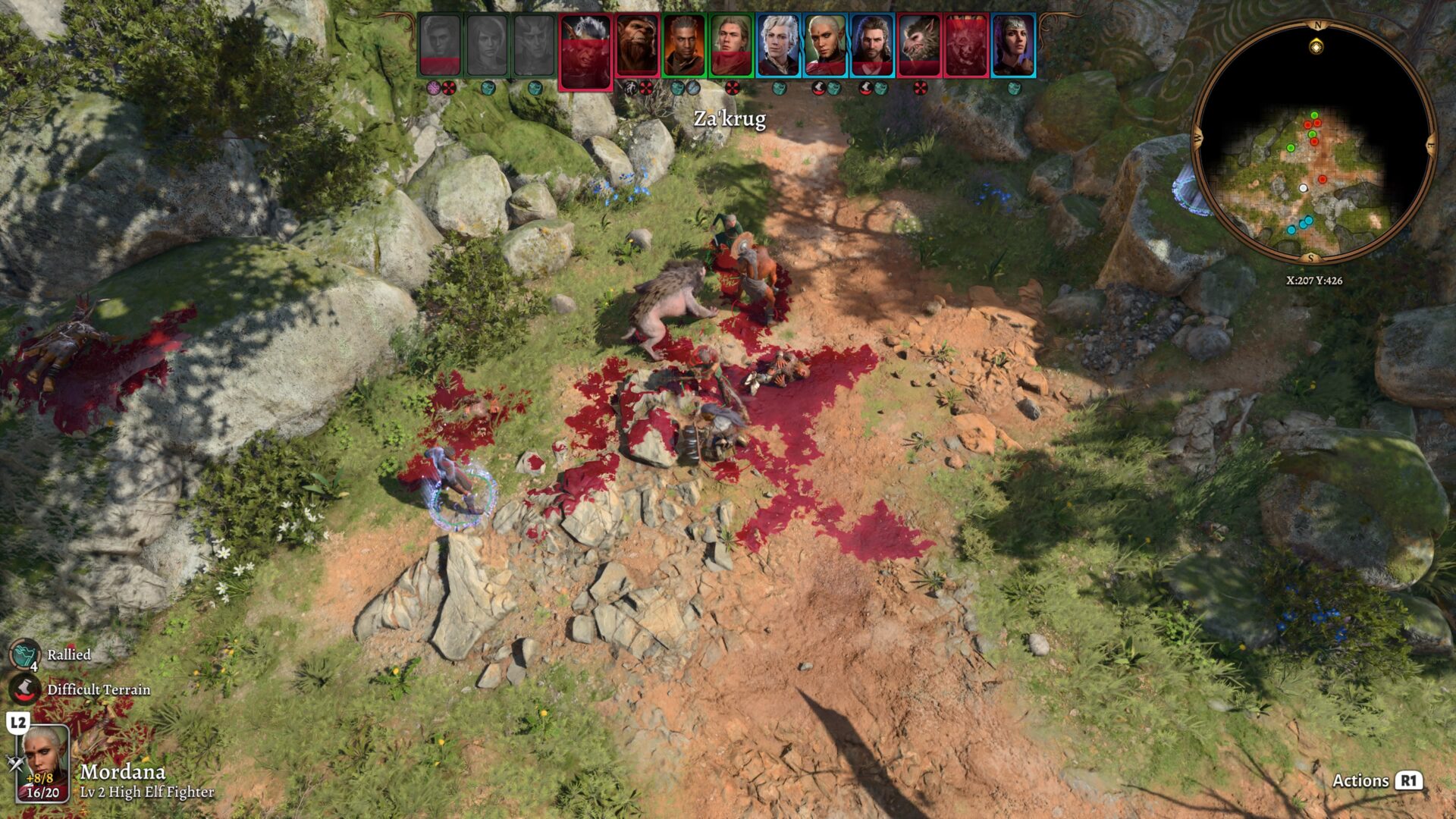Select the gnoll snout turn-order portrait
The width and height of the screenshot is (1456, 819).
(919, 45)
